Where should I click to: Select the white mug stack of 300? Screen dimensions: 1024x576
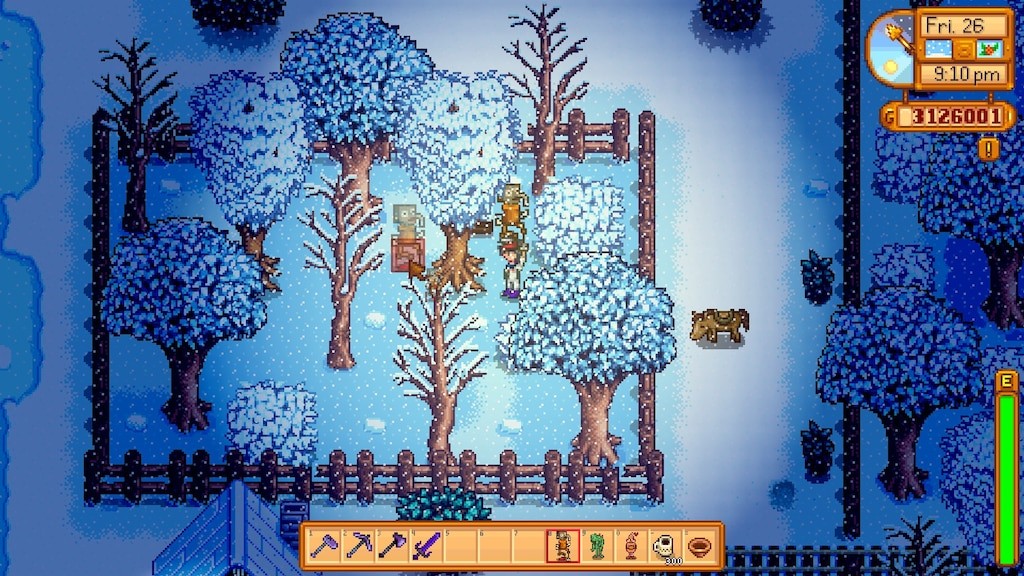coord(664,546)
